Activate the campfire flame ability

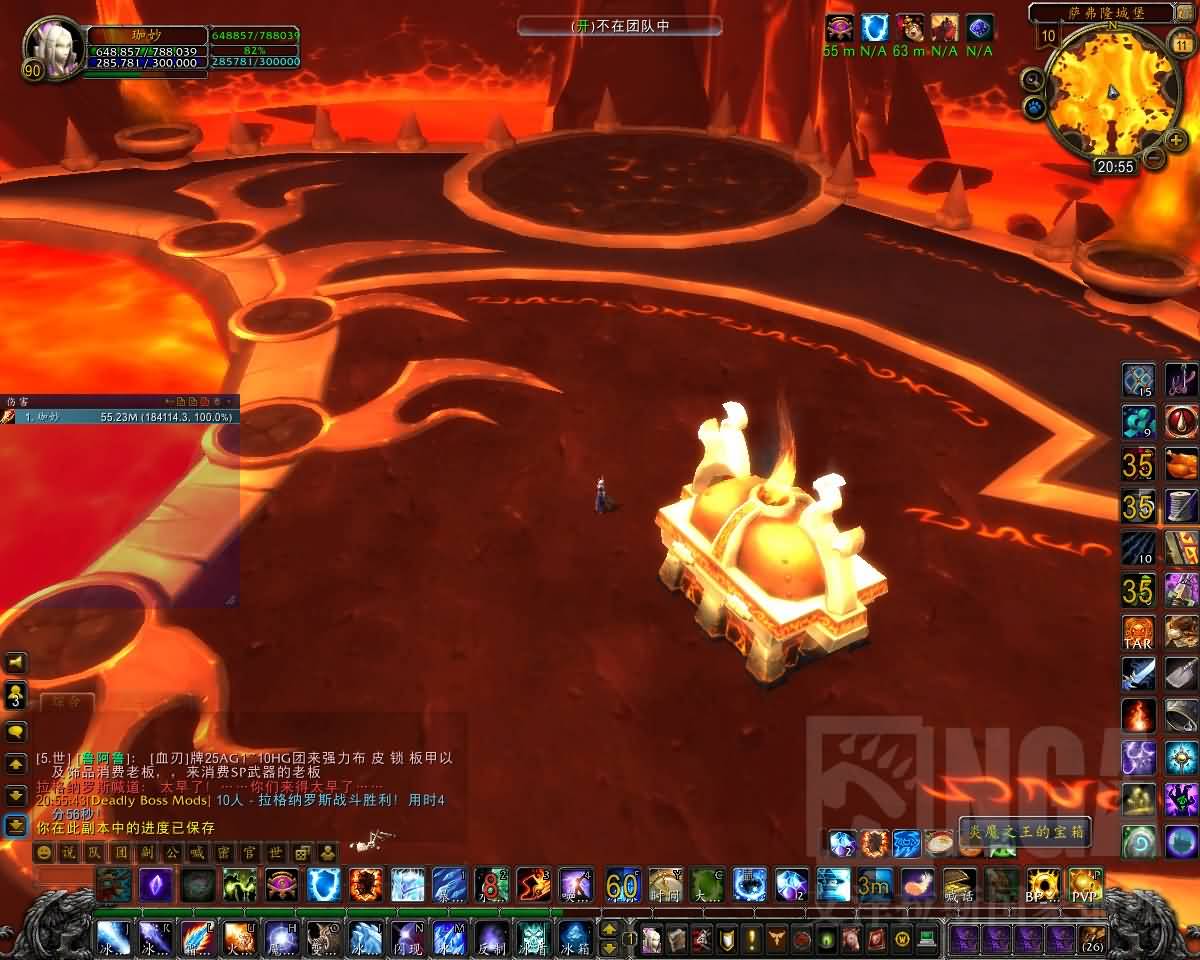[1139, 716]
